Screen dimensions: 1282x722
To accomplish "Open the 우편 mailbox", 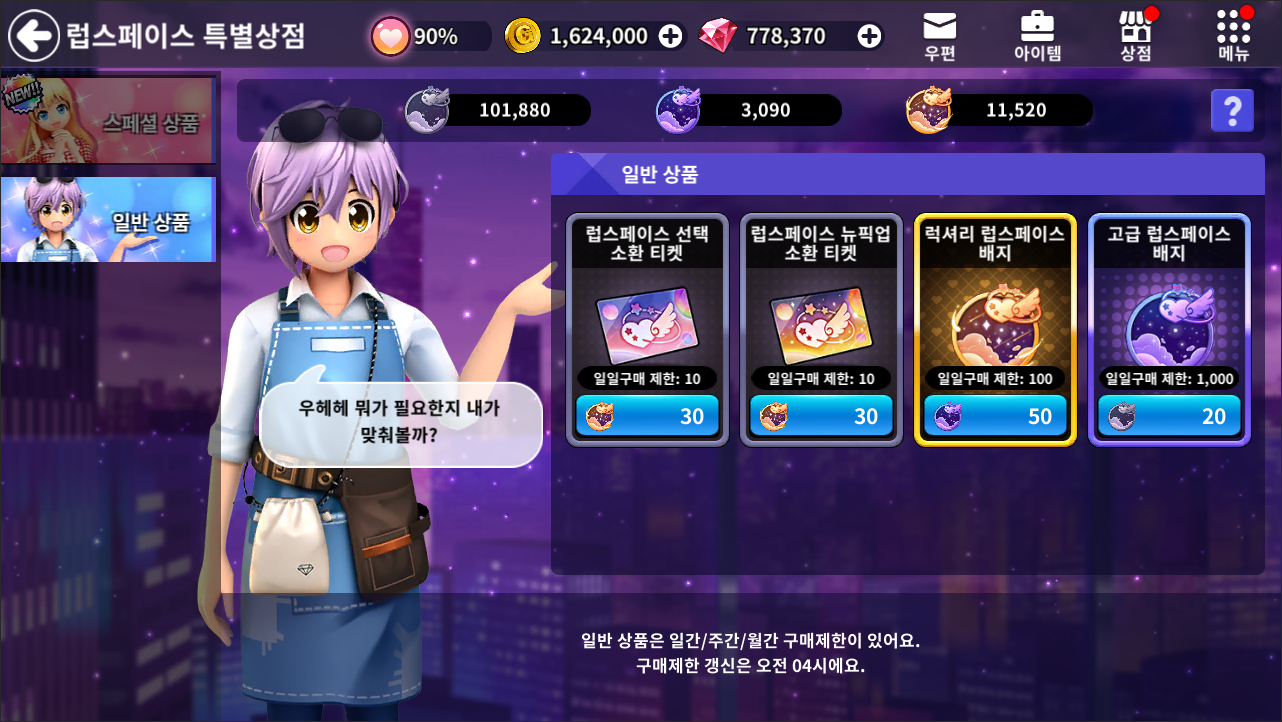I will coord(939,36).
